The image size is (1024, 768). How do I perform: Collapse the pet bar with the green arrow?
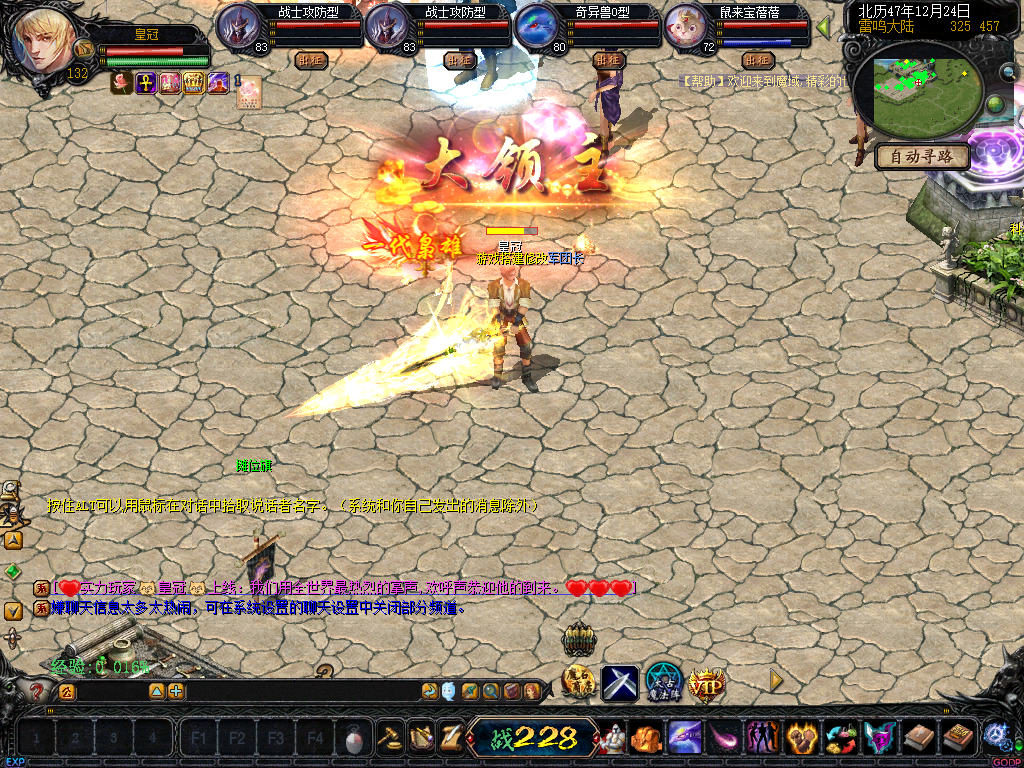(x=824, y=27)
